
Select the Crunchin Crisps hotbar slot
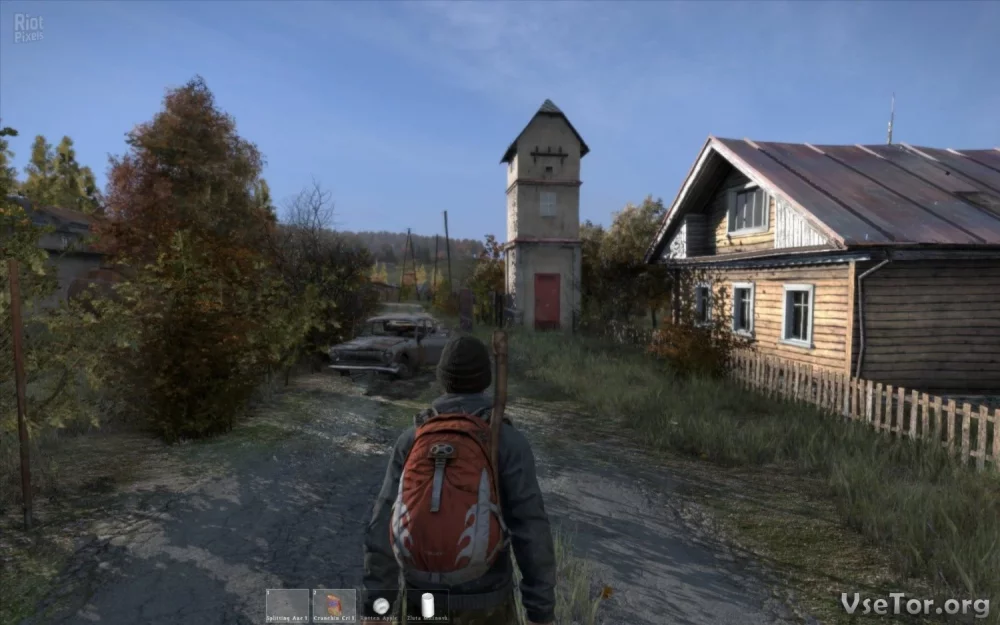pyautogui.click(x=334, y=605)
